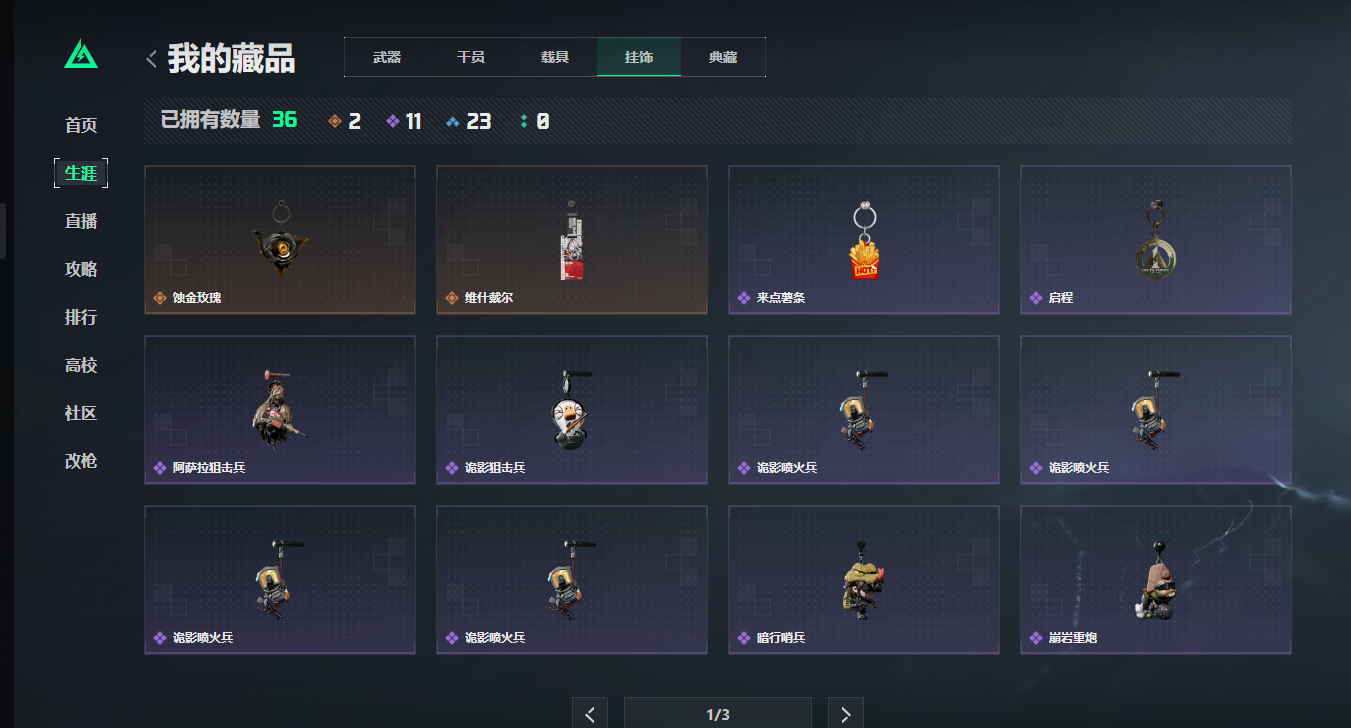
Task: Filter by the purple rarity icon showing 11
Action: point(403,120)
